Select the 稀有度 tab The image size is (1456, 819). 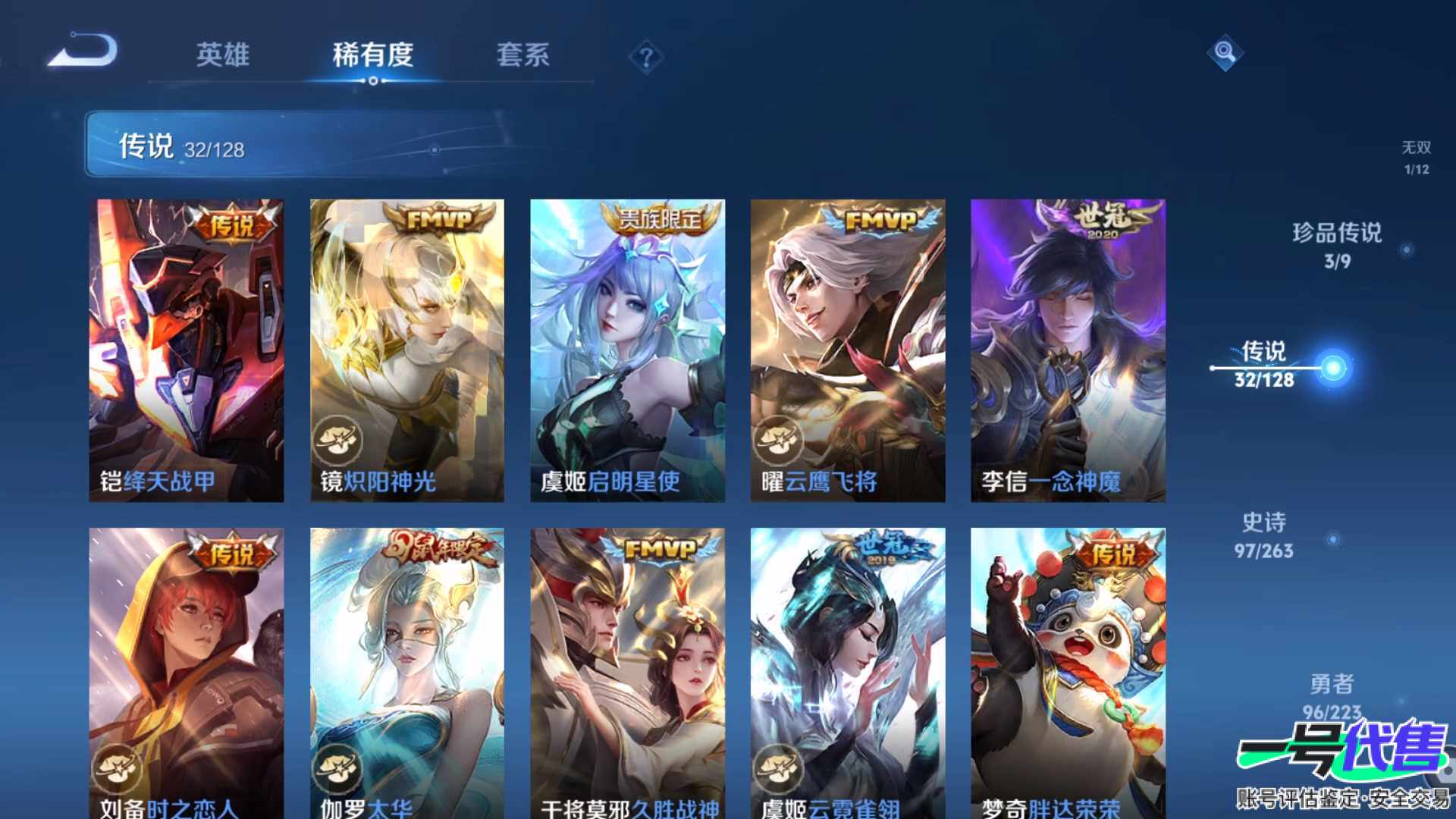(x=372, y=55)
